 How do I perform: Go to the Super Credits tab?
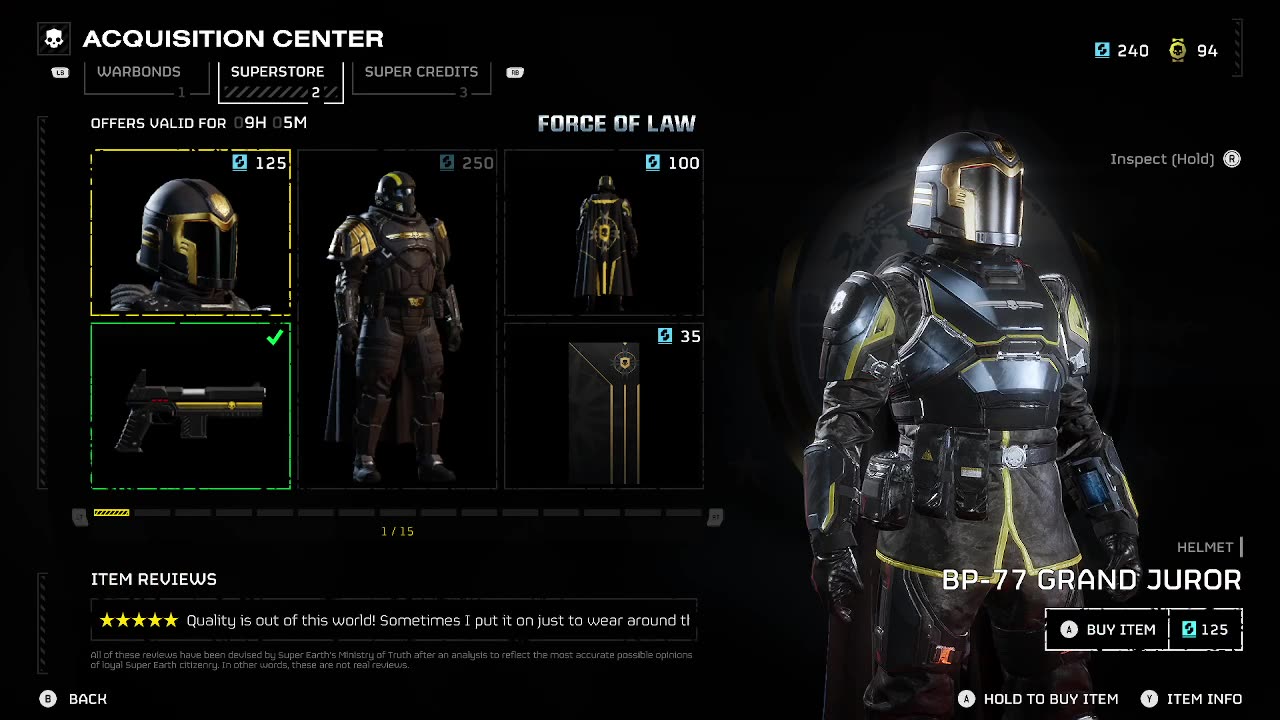pos(421,73)
